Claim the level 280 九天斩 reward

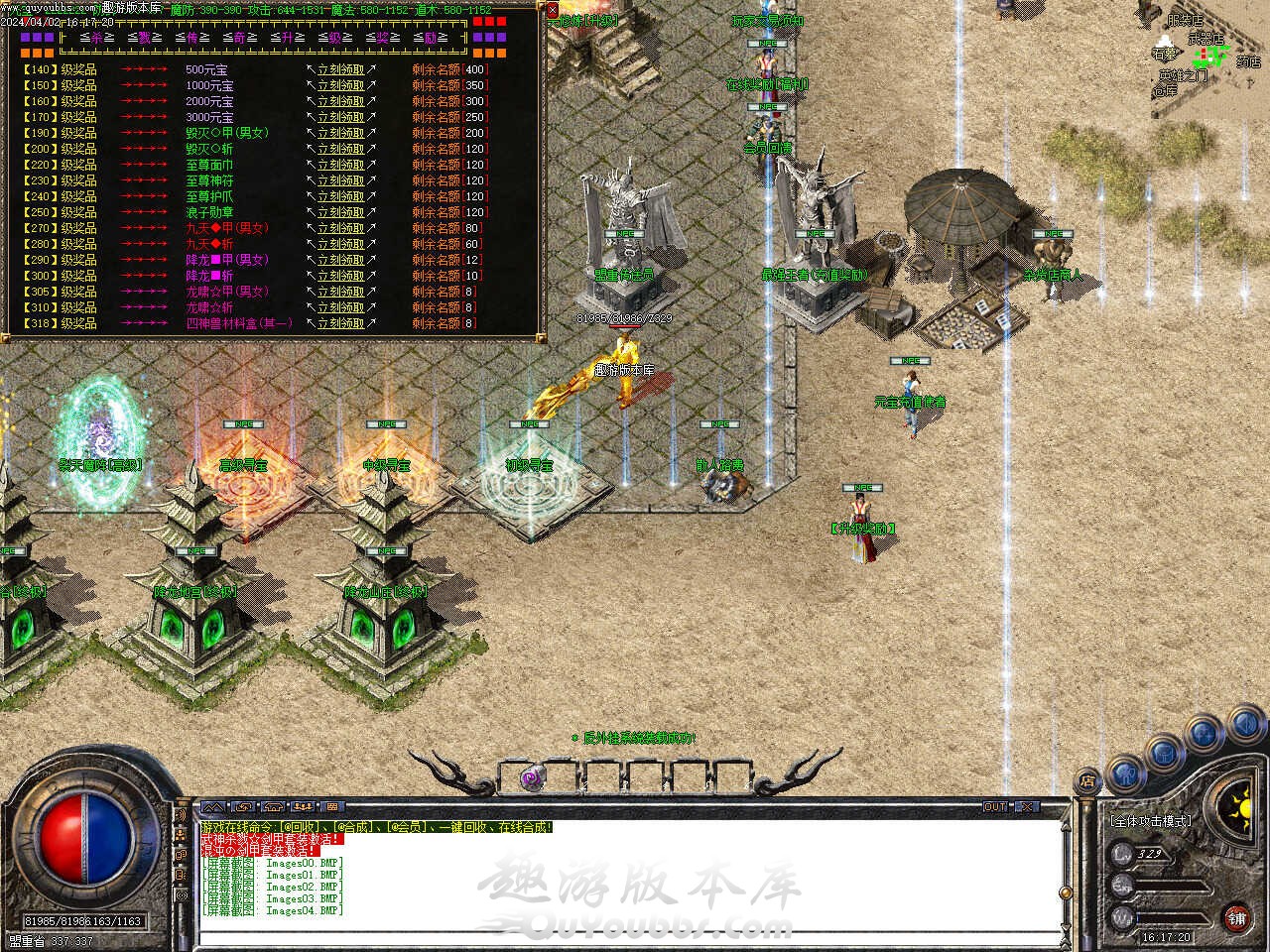tap(340, 245)
